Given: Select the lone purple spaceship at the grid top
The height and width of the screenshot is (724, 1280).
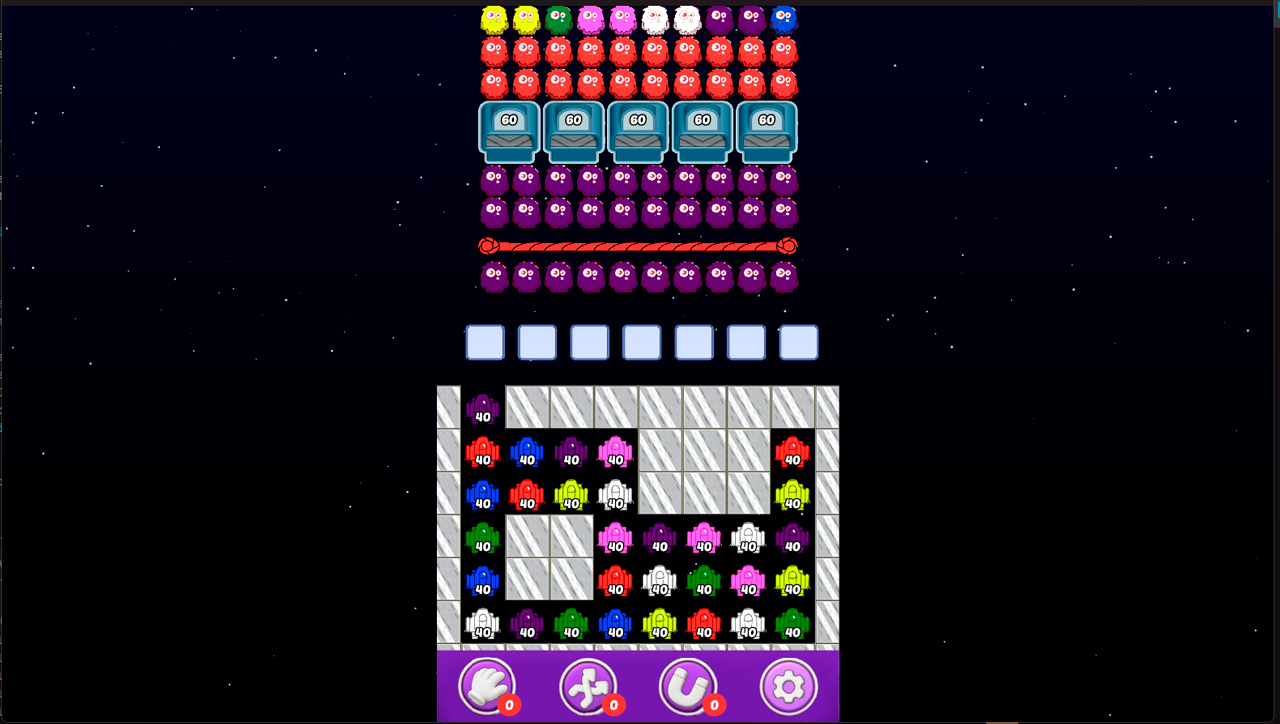Looking at the screenshot, I should coord(481,407).
